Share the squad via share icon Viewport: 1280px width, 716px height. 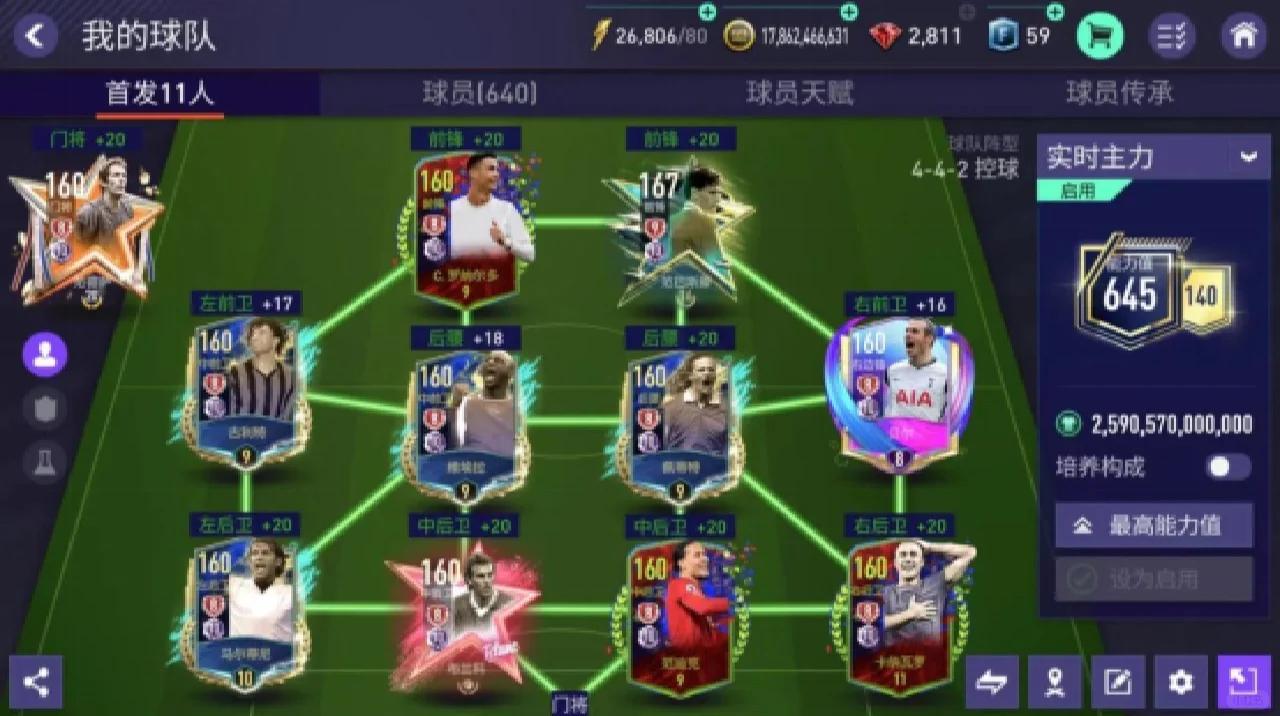click(36, 682)
